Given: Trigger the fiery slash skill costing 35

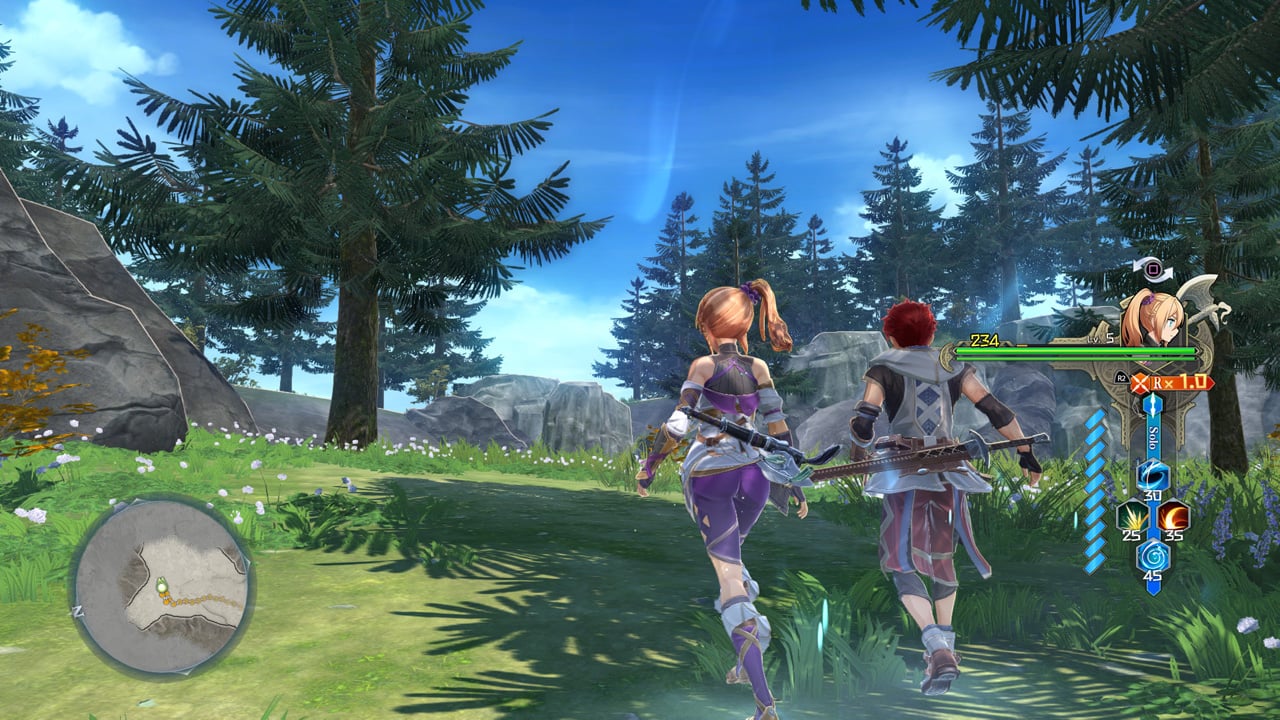Looking at the screenshot, I should click(1172, 516).
